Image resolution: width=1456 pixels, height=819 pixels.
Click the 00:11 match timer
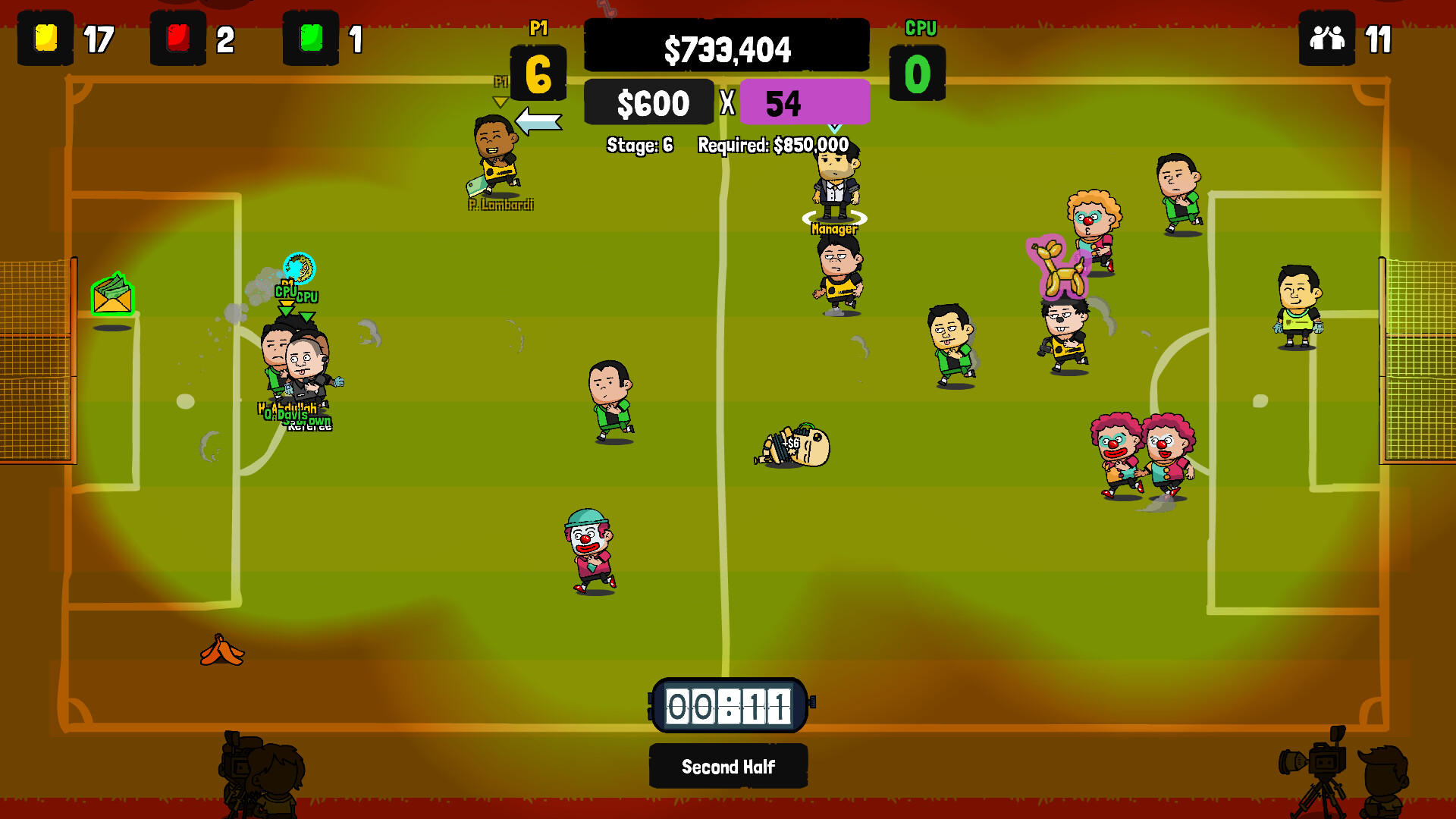pos(728,707)
